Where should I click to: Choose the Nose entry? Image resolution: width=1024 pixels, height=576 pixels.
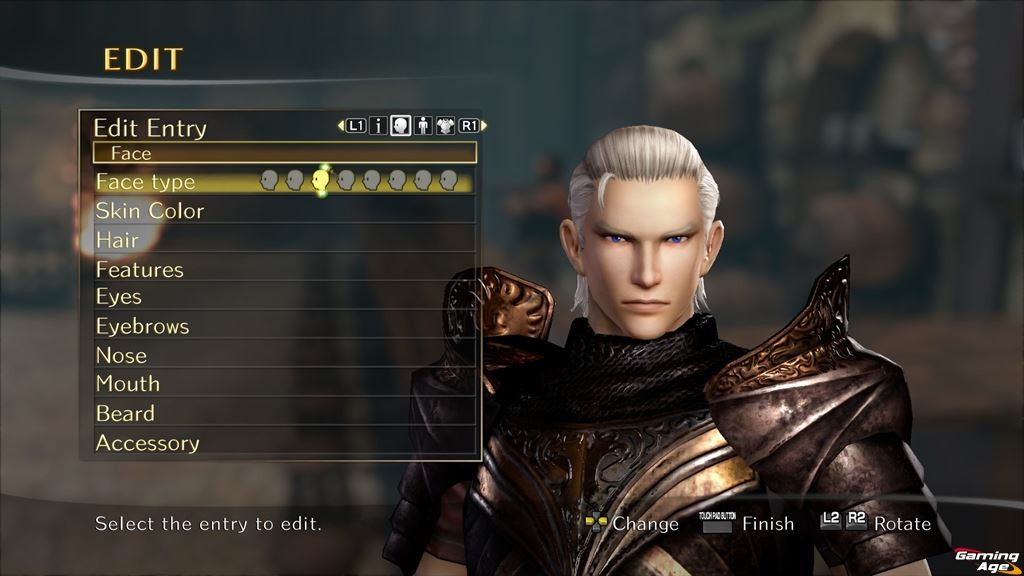tap(121, 355)
